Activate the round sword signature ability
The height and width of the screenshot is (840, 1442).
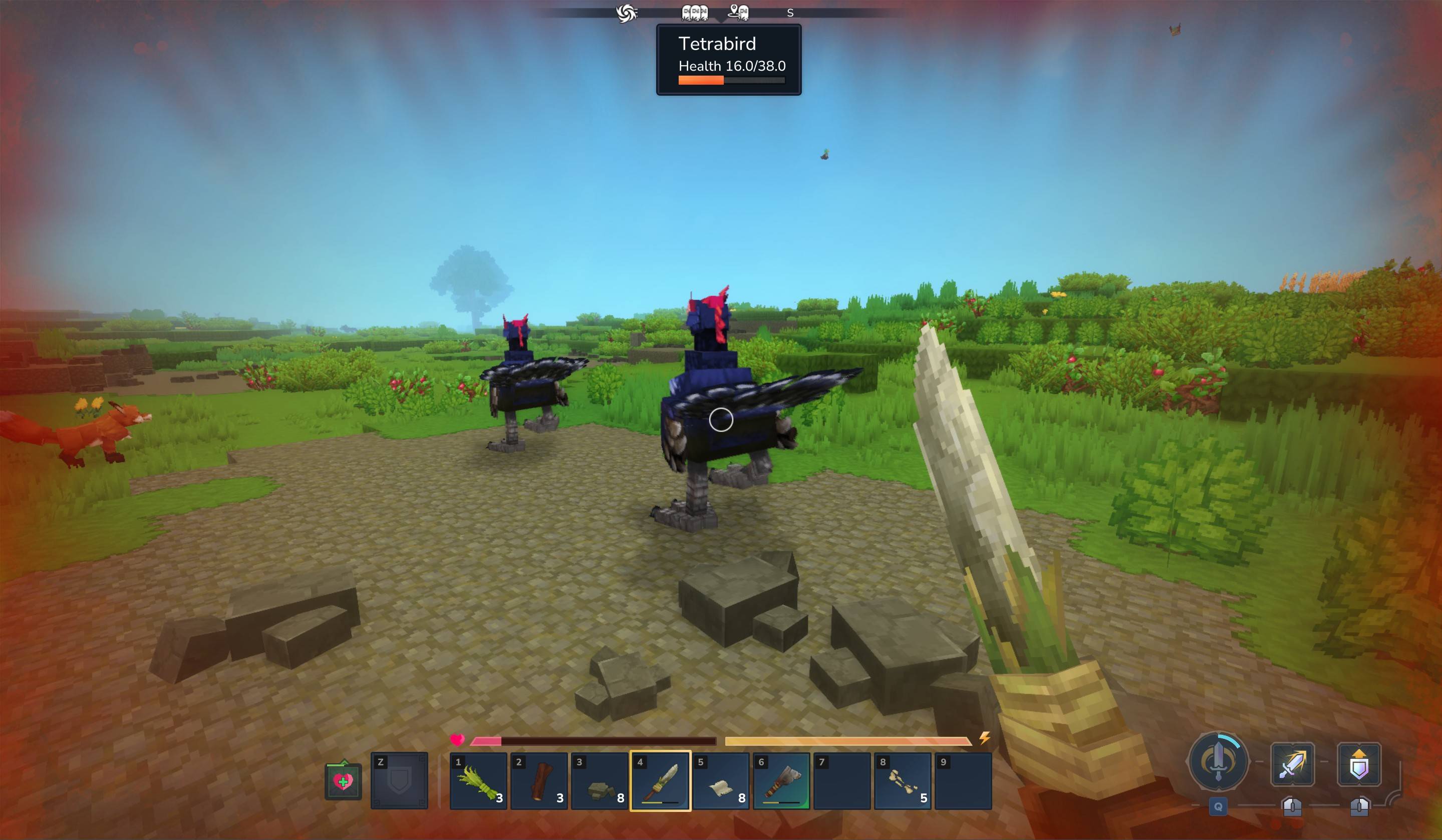(x=1218, y=762)
